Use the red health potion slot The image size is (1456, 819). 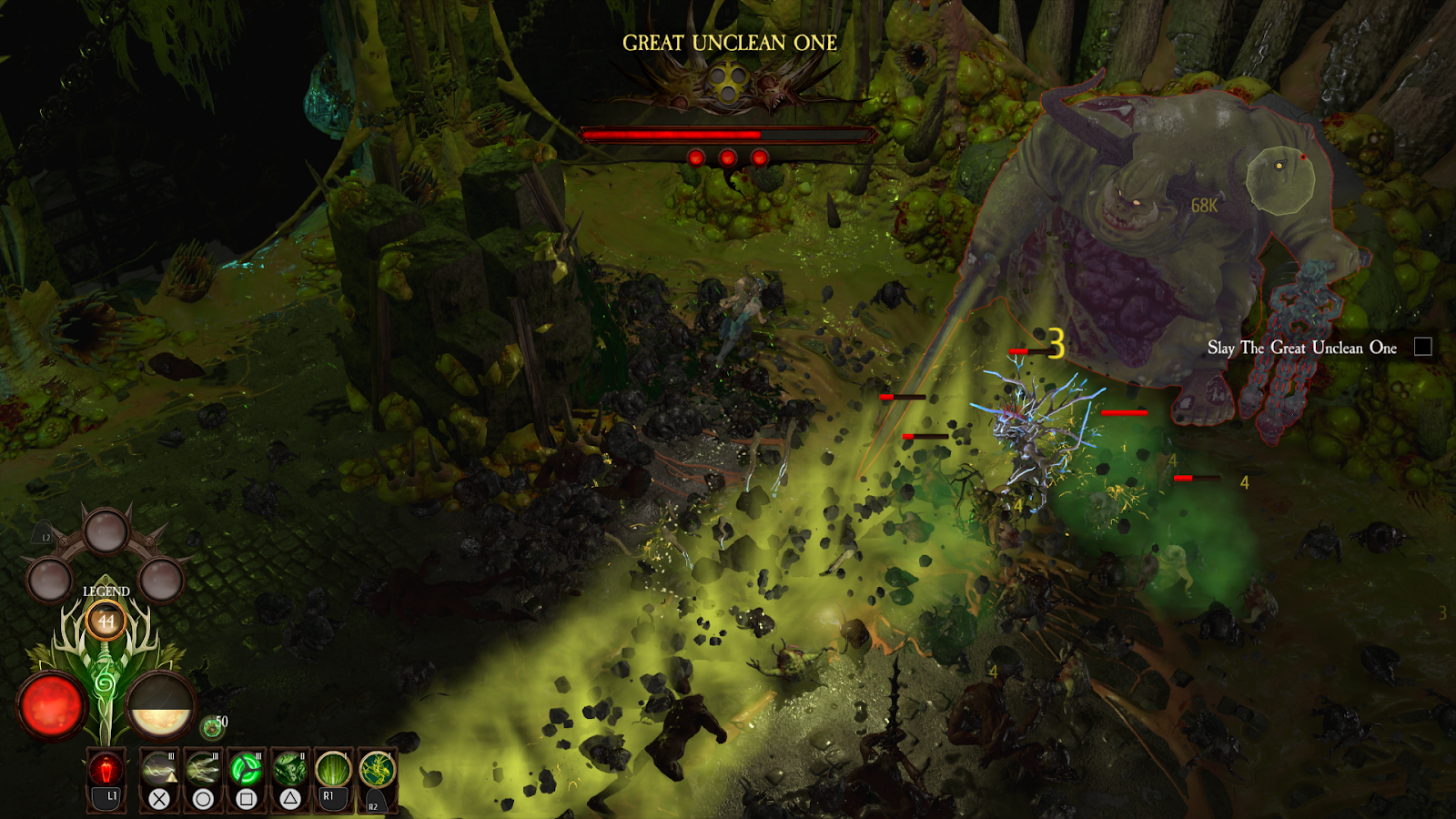(106, 770)
